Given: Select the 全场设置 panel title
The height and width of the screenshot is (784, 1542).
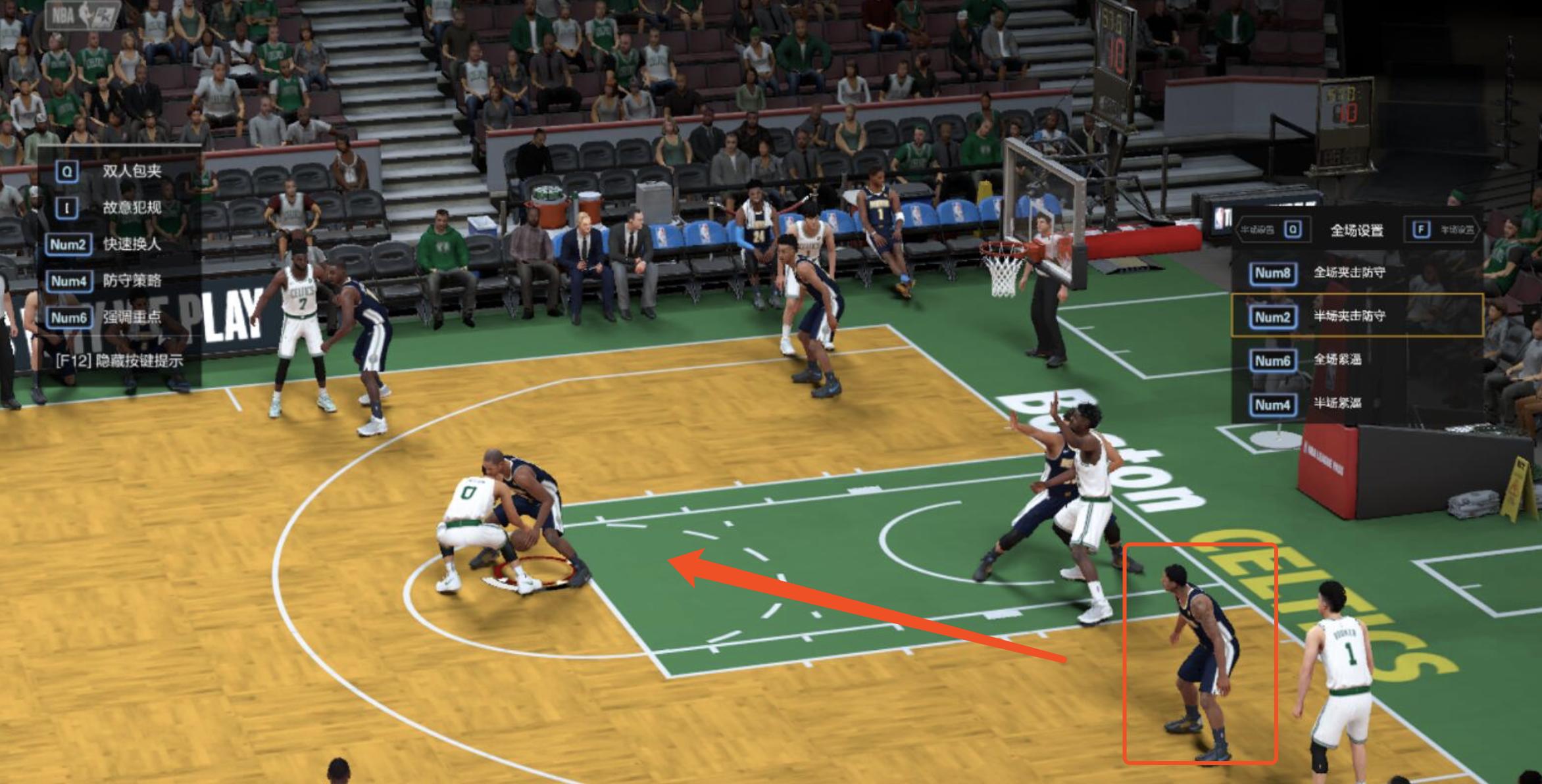Looking at the screenshot, I should click(x=1358, y=230).
